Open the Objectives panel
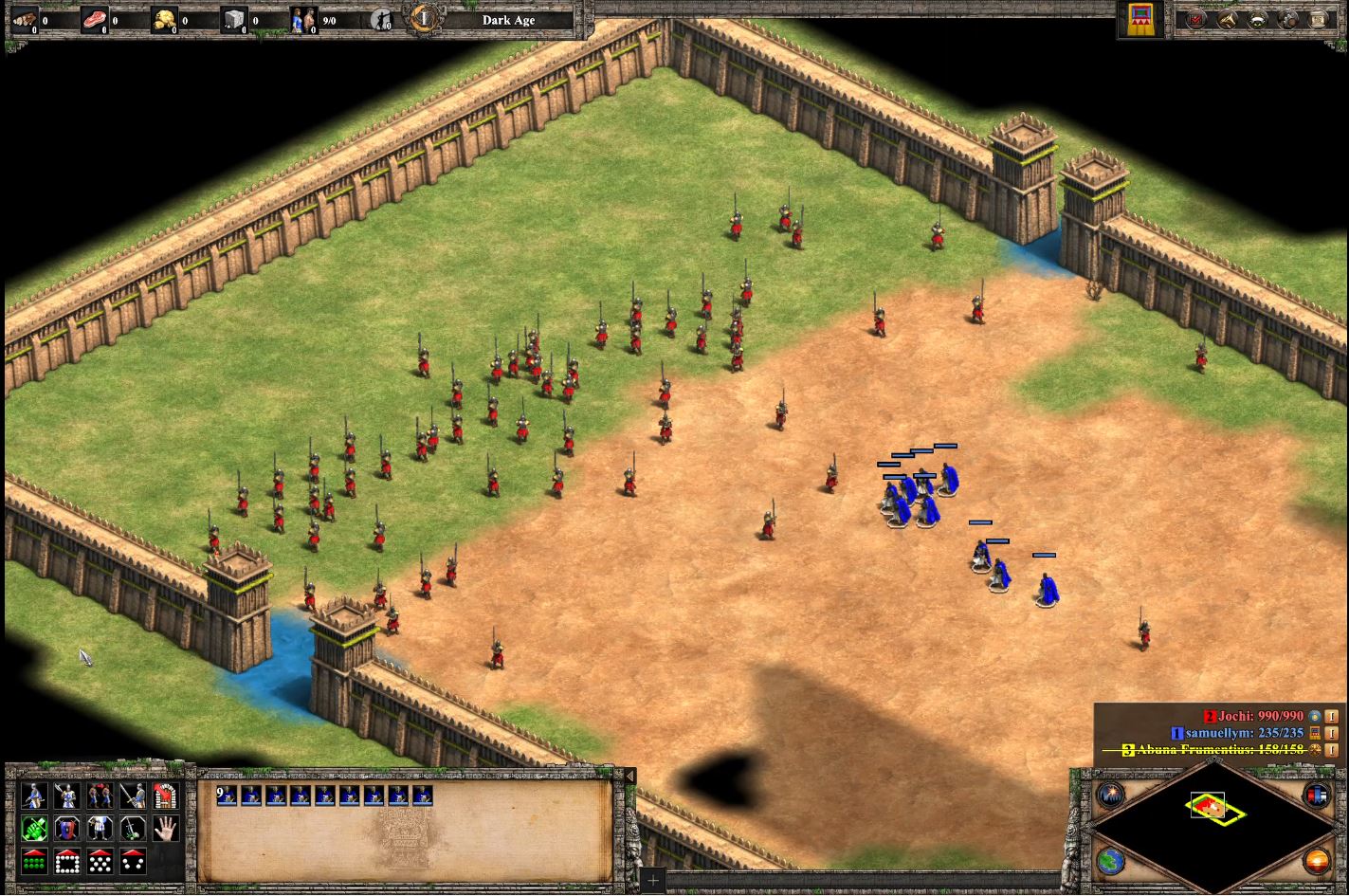The image size is (1349, 896). coord(1197,19)
